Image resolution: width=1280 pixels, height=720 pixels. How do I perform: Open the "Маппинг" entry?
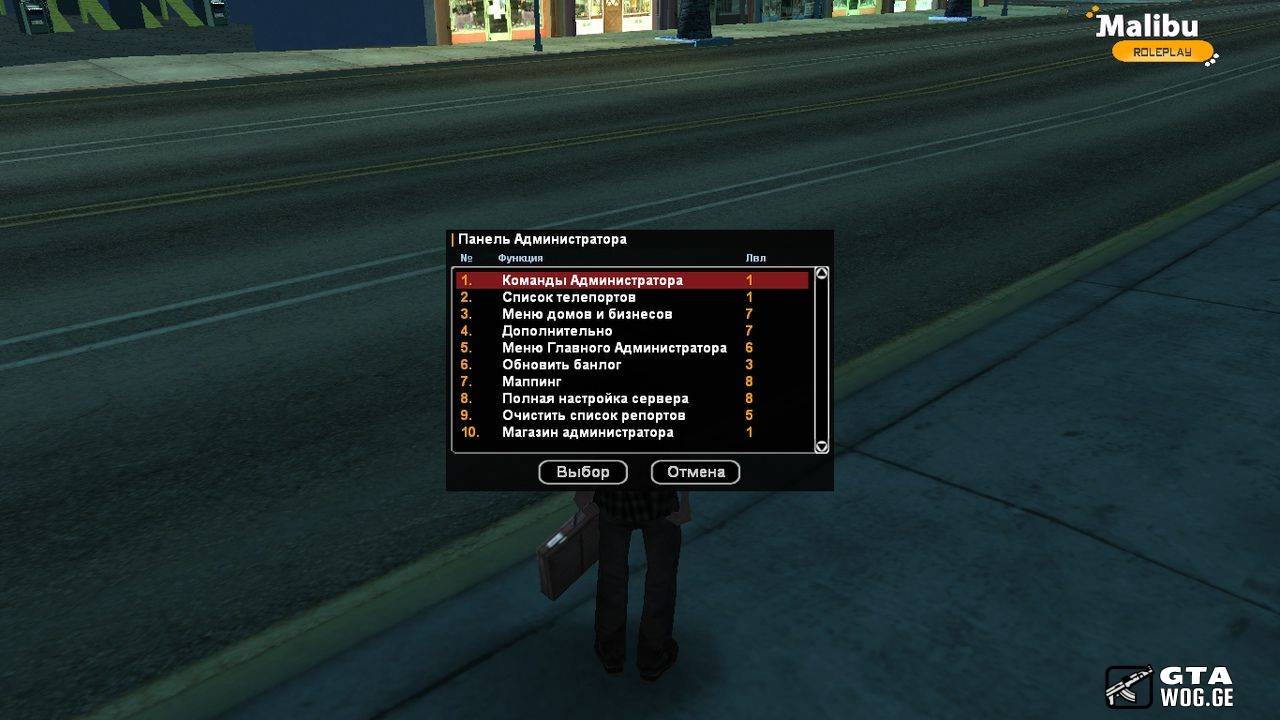[532, 382]
